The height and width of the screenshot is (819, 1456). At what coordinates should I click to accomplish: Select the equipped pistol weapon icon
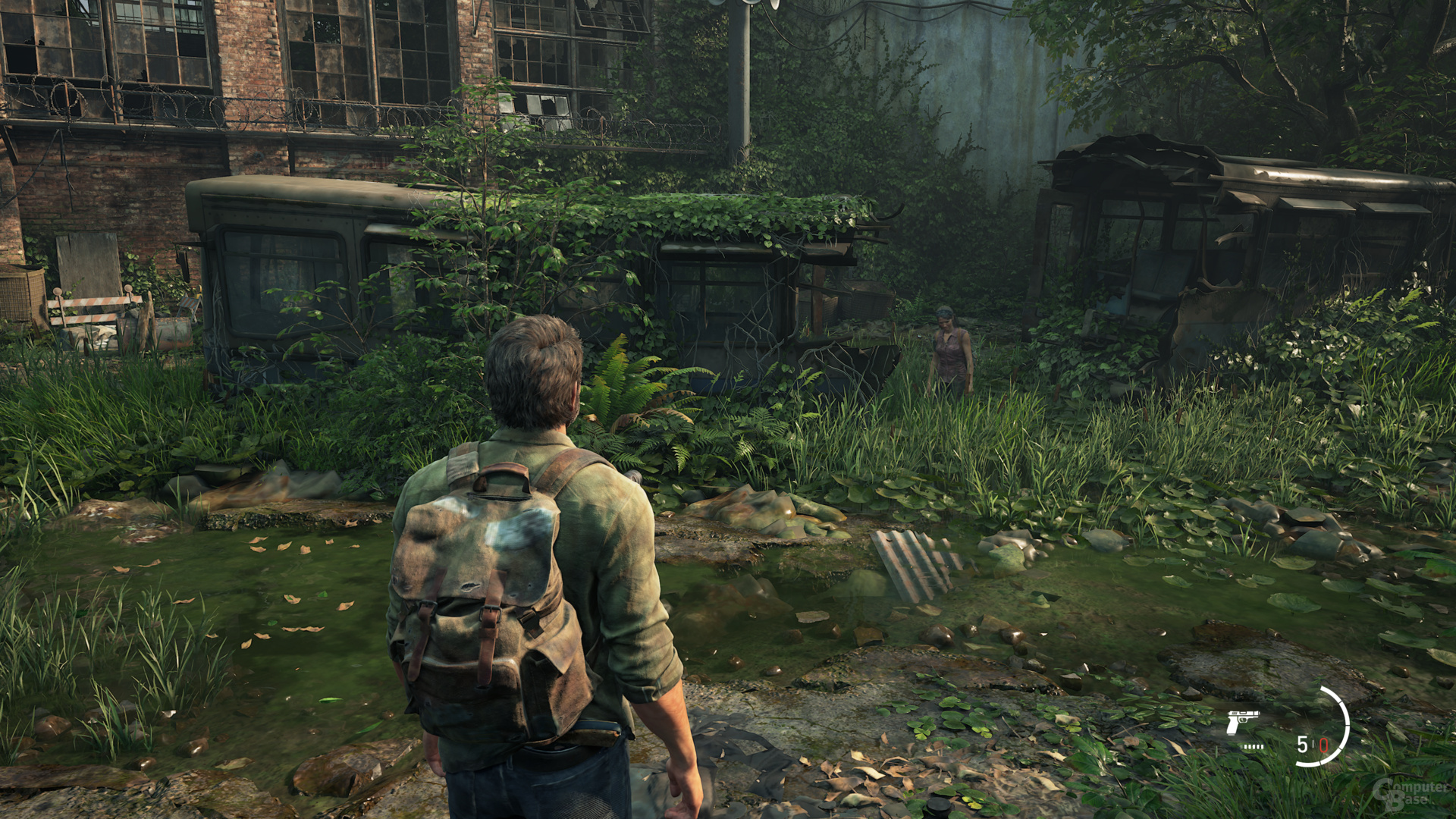1242,722
